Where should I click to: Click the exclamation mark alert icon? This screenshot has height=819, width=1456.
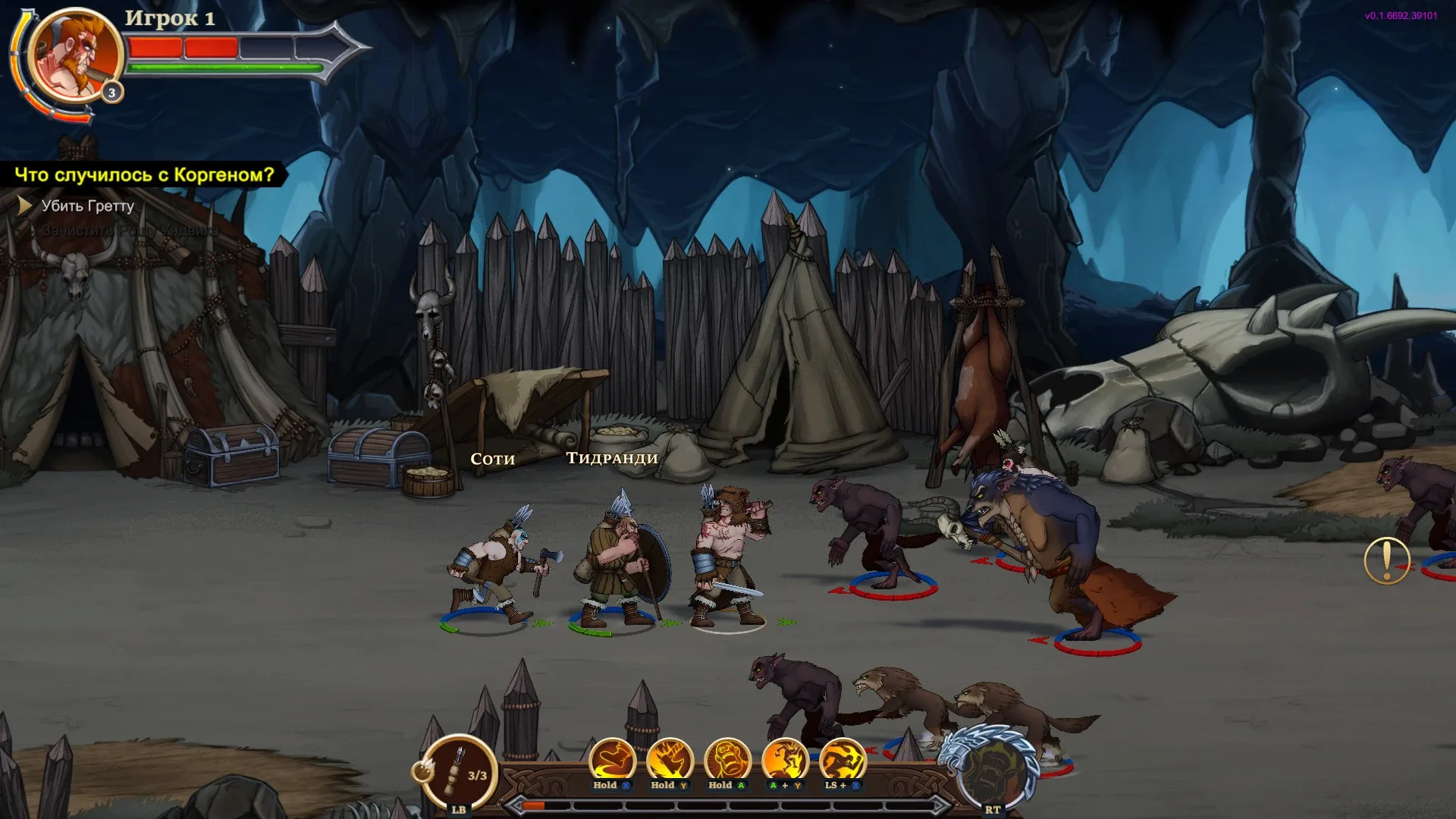click(1386, 560)
